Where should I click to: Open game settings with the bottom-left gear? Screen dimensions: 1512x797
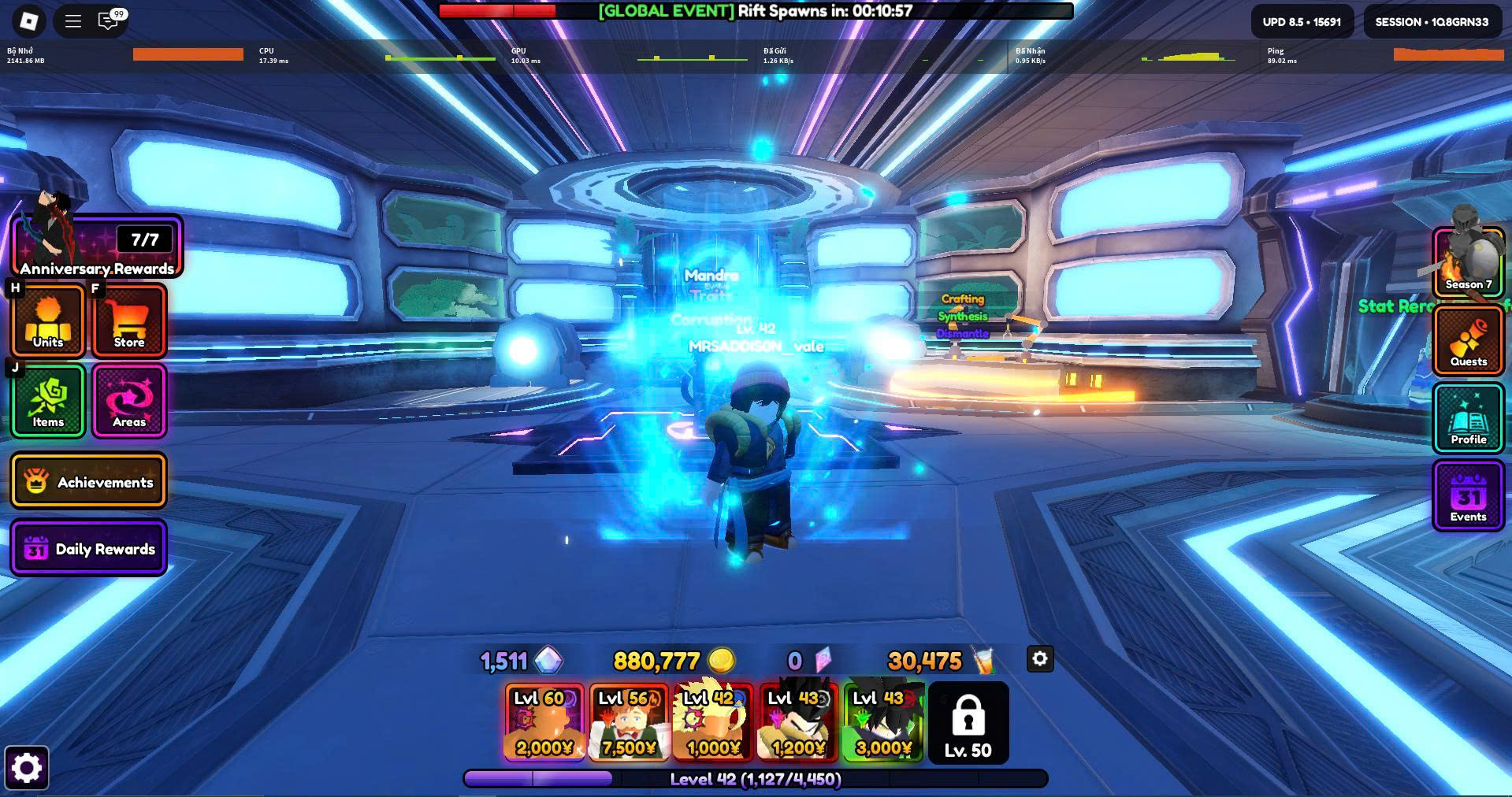tap(27, 768)
